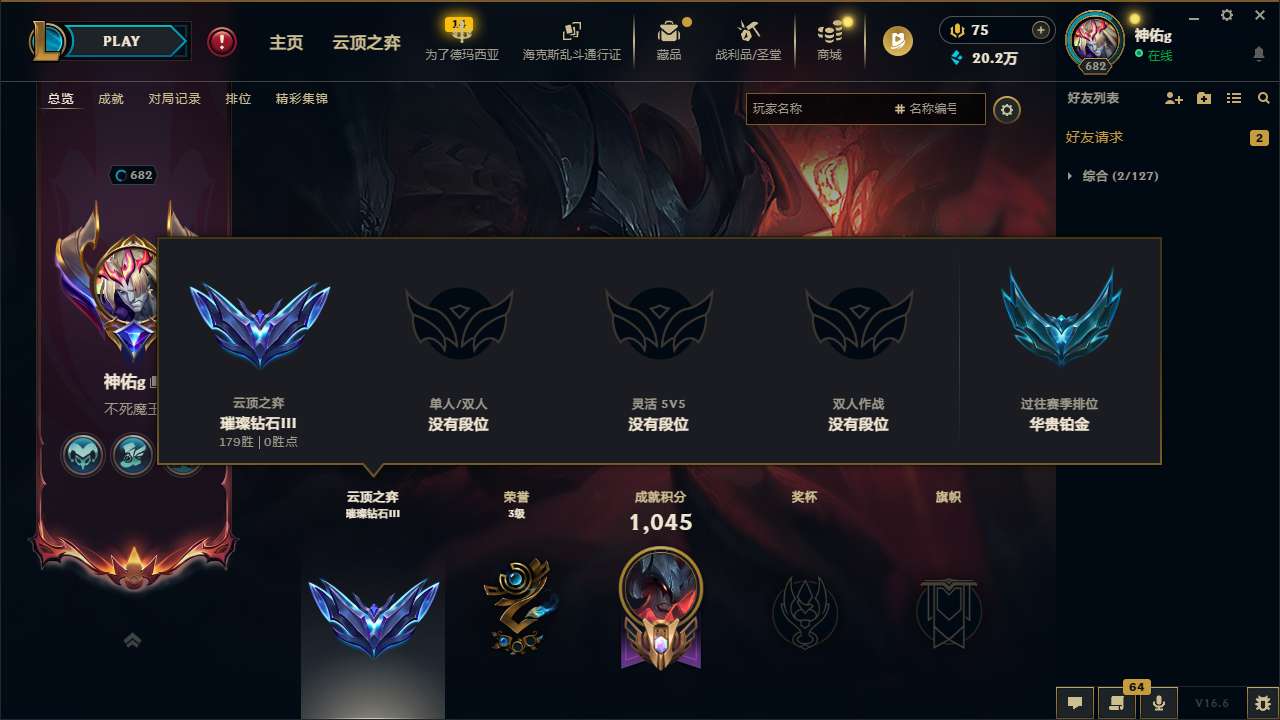This screenshot has width=1280, height=720.
Task: Open the chat bubble icon in bottom bar
Action: [1074, 703]
